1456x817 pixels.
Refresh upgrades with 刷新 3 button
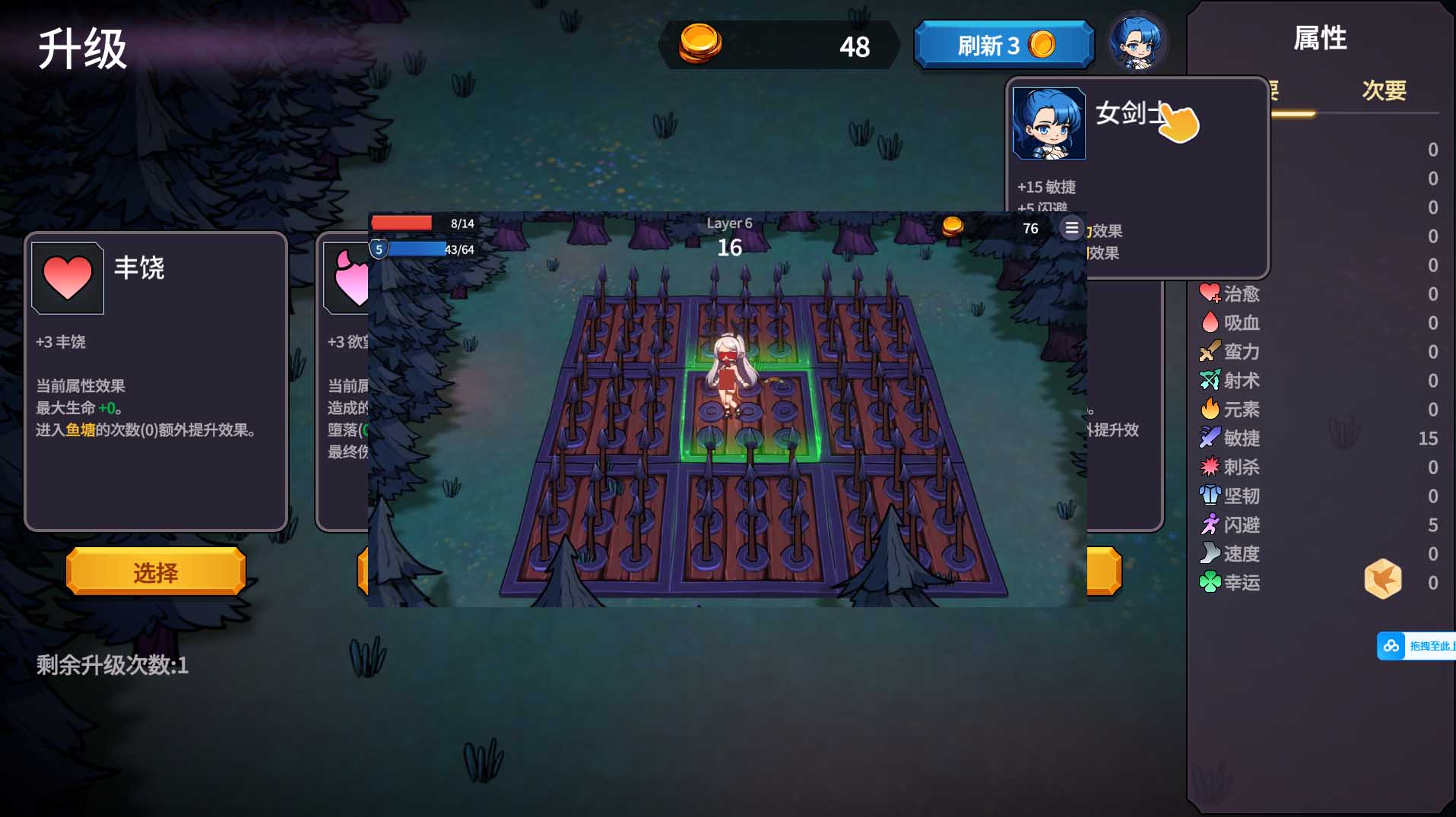[1004, 46]
